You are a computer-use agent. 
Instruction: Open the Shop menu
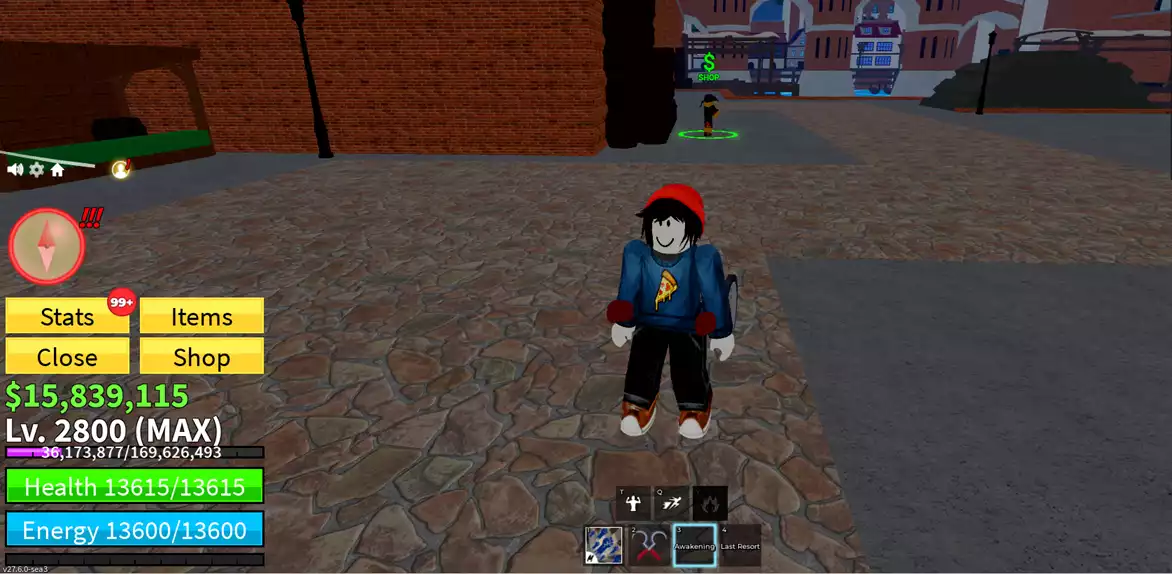[x=201, y=357]
